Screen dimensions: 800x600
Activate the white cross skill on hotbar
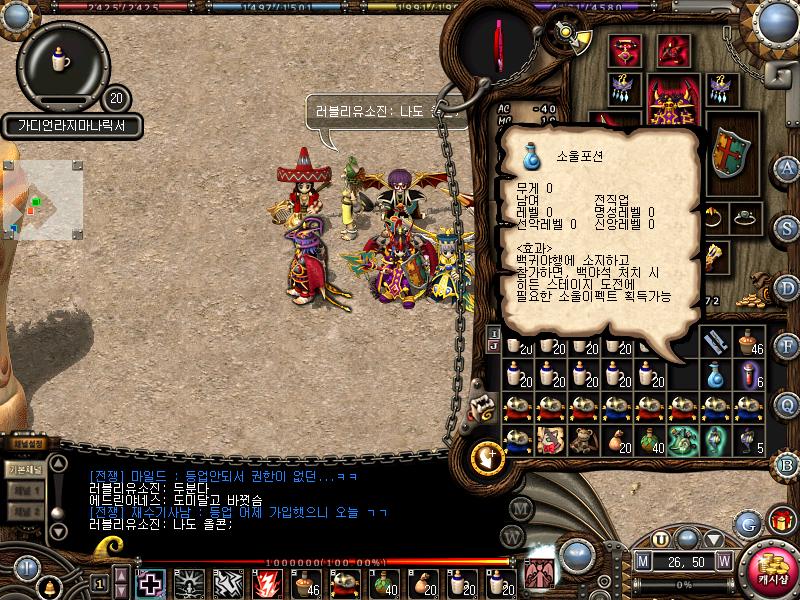(x=151, y=582)
